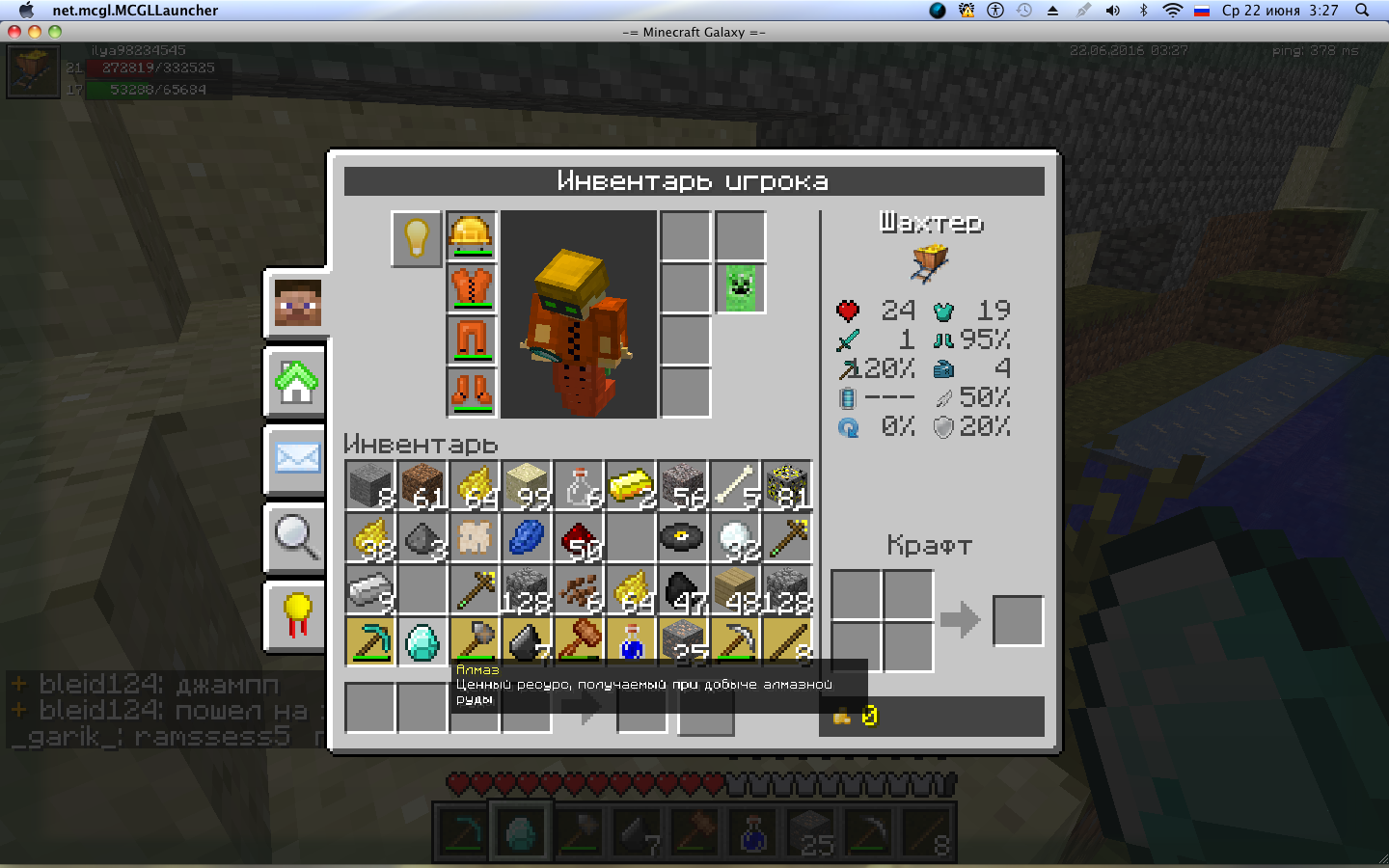The width and height of the screenshot is (1389, 868).
Task: Open the player head character tab
Action: (297, 303)
